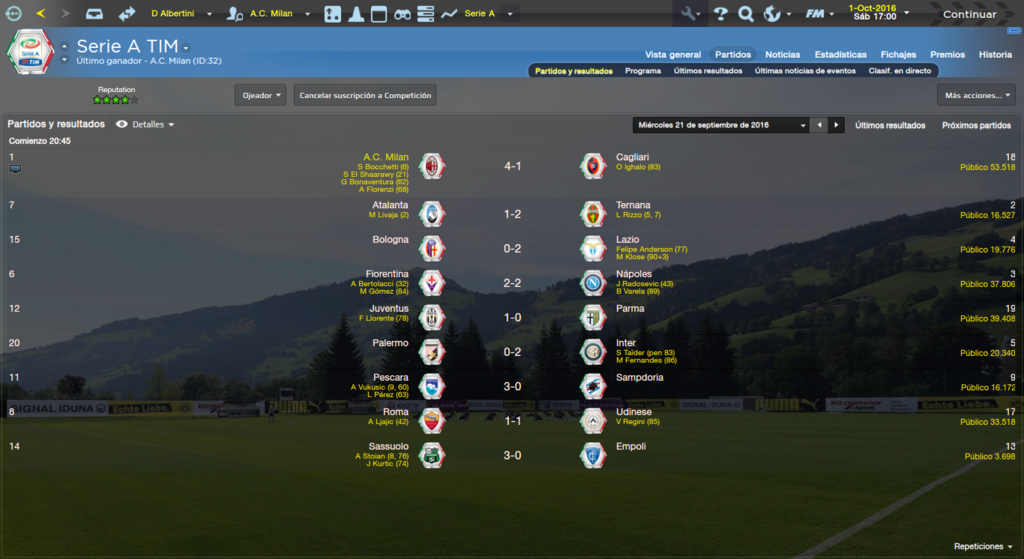Go to the Fichajes tab

[898, 54]
